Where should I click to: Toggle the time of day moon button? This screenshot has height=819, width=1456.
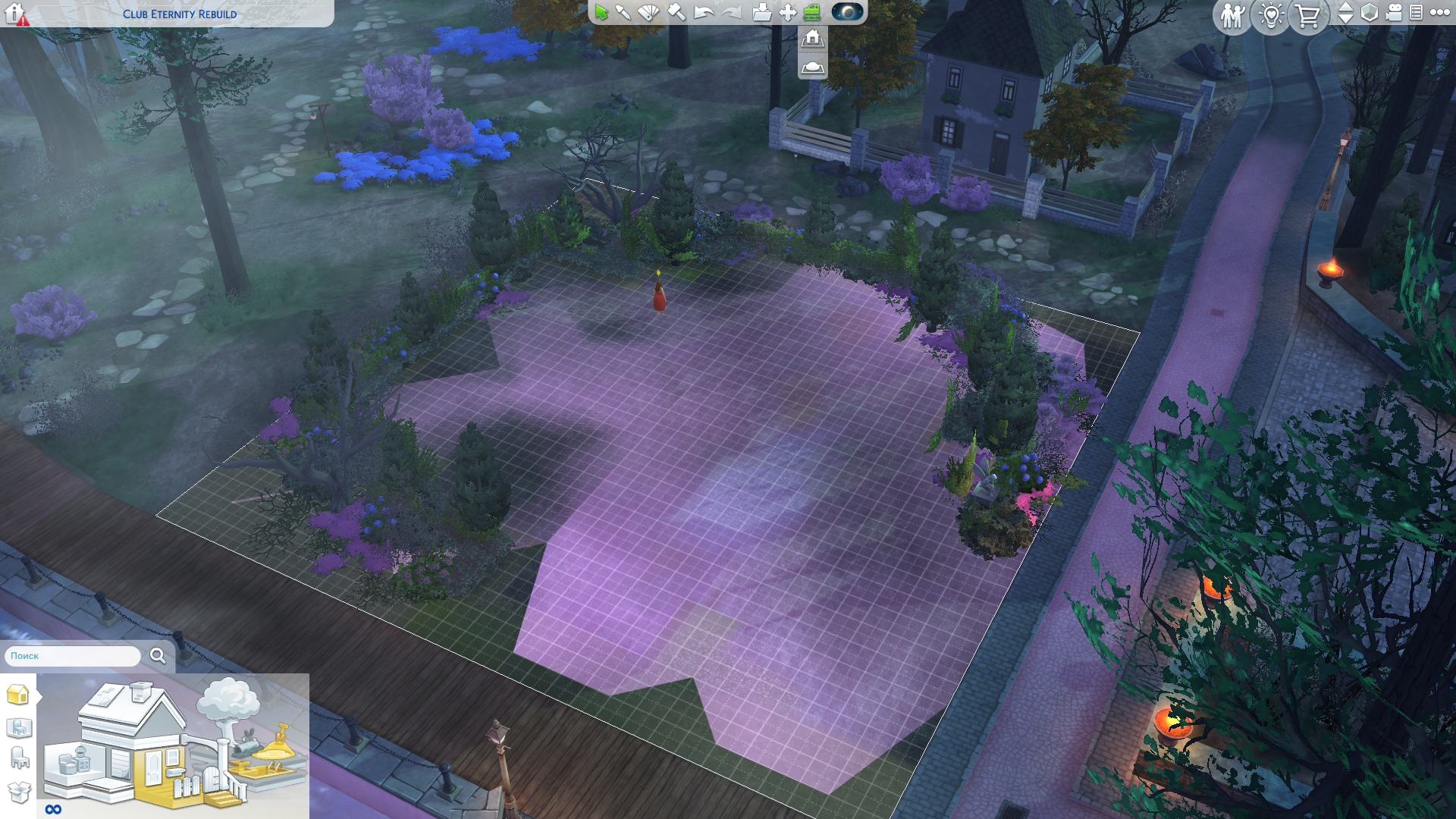tap(847, 12)
